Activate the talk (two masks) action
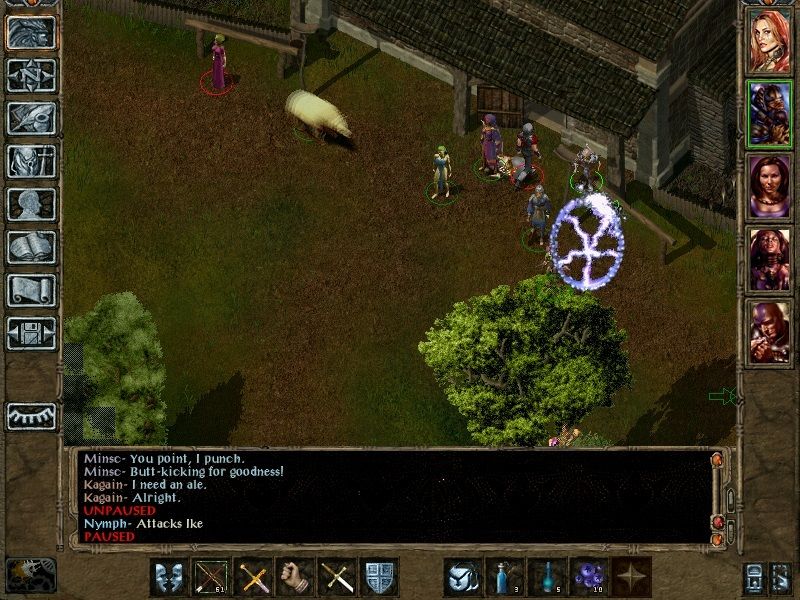The height and width of the screenshot is (600, 800). click(x=169, y=578)
